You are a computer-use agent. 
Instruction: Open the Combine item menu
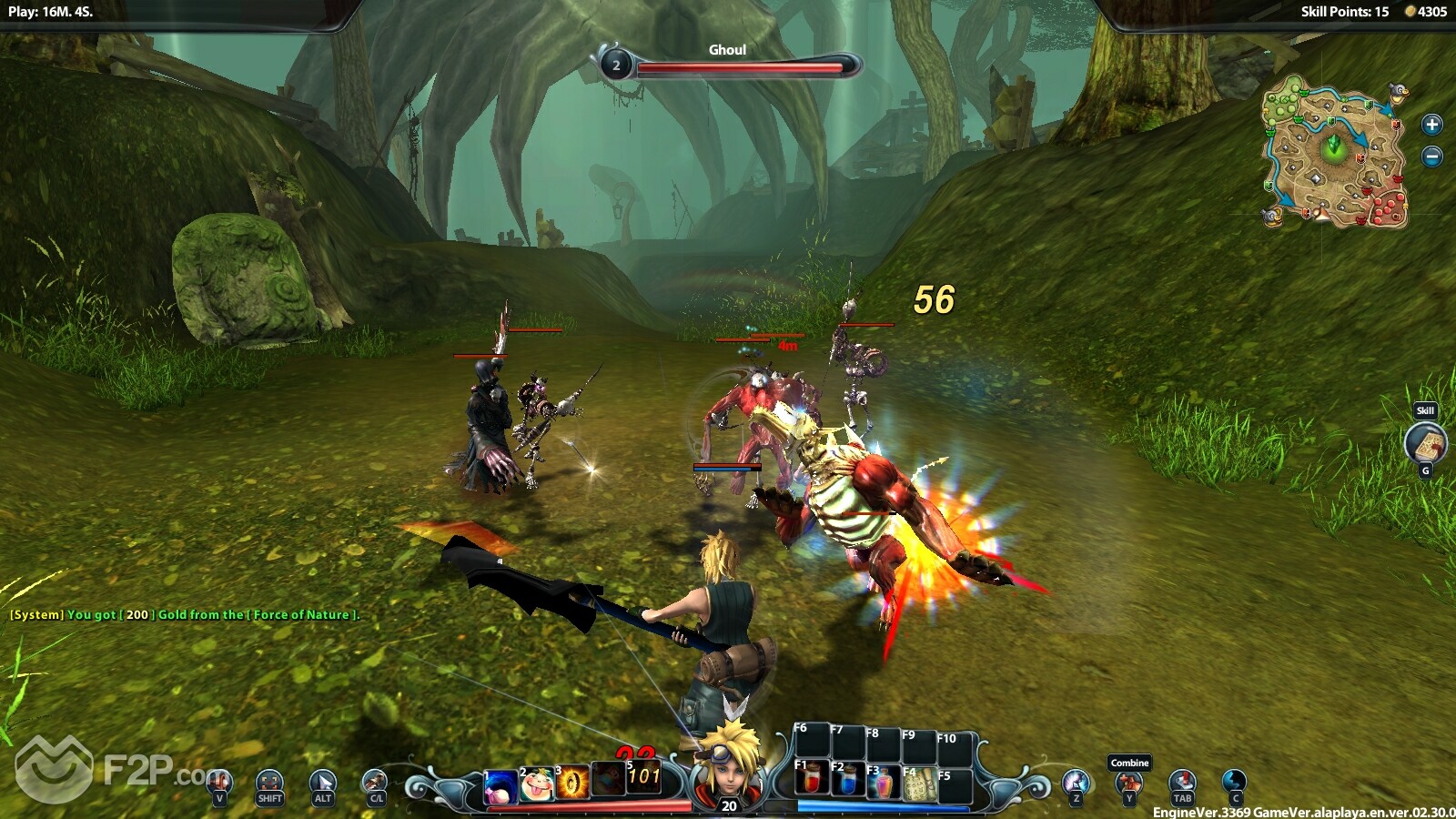click(1129, 782)
